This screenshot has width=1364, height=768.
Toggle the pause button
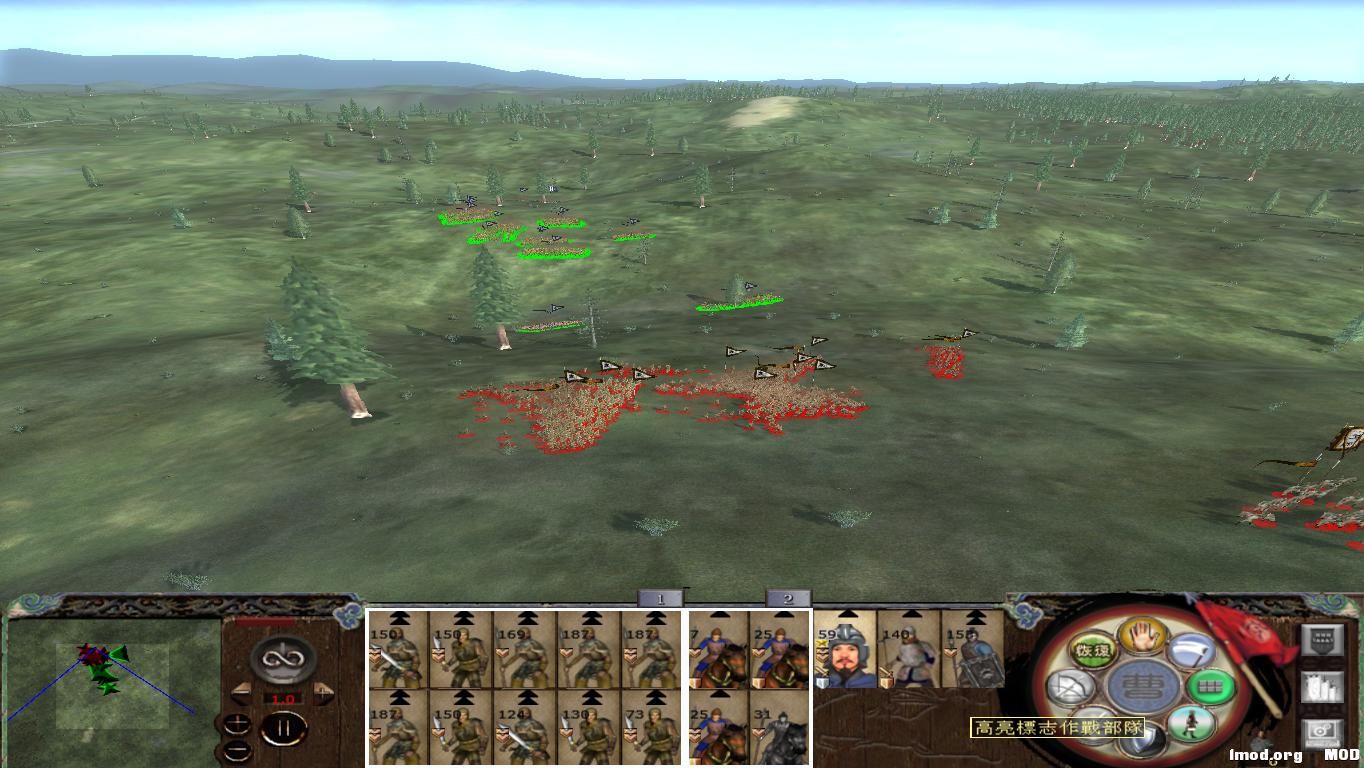click(285, 728)
